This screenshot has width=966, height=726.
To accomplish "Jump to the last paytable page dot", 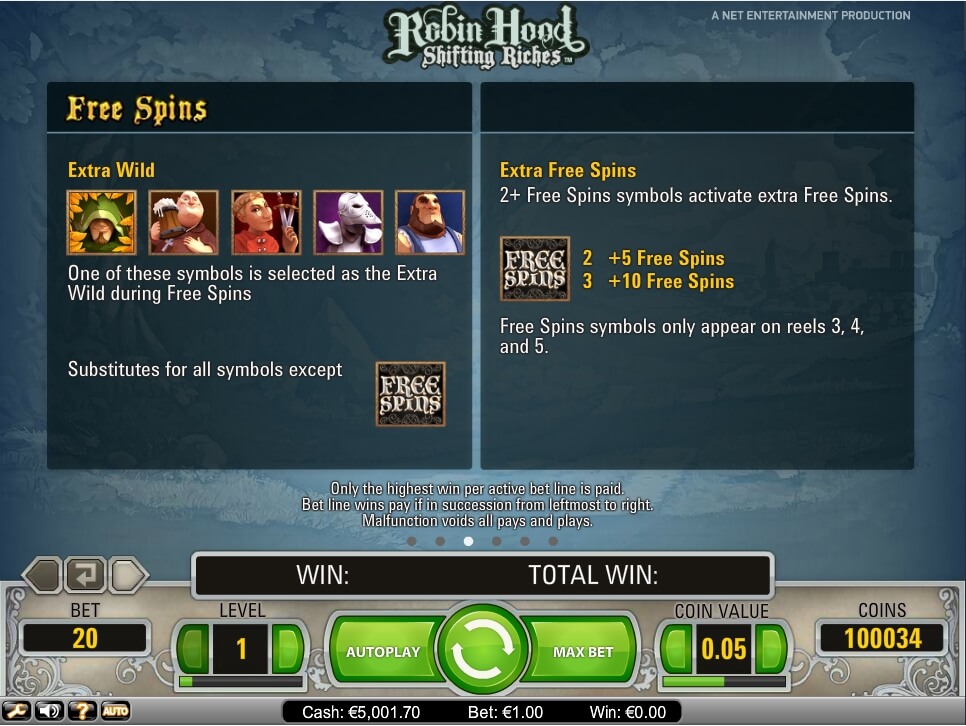I will (553, 541).
